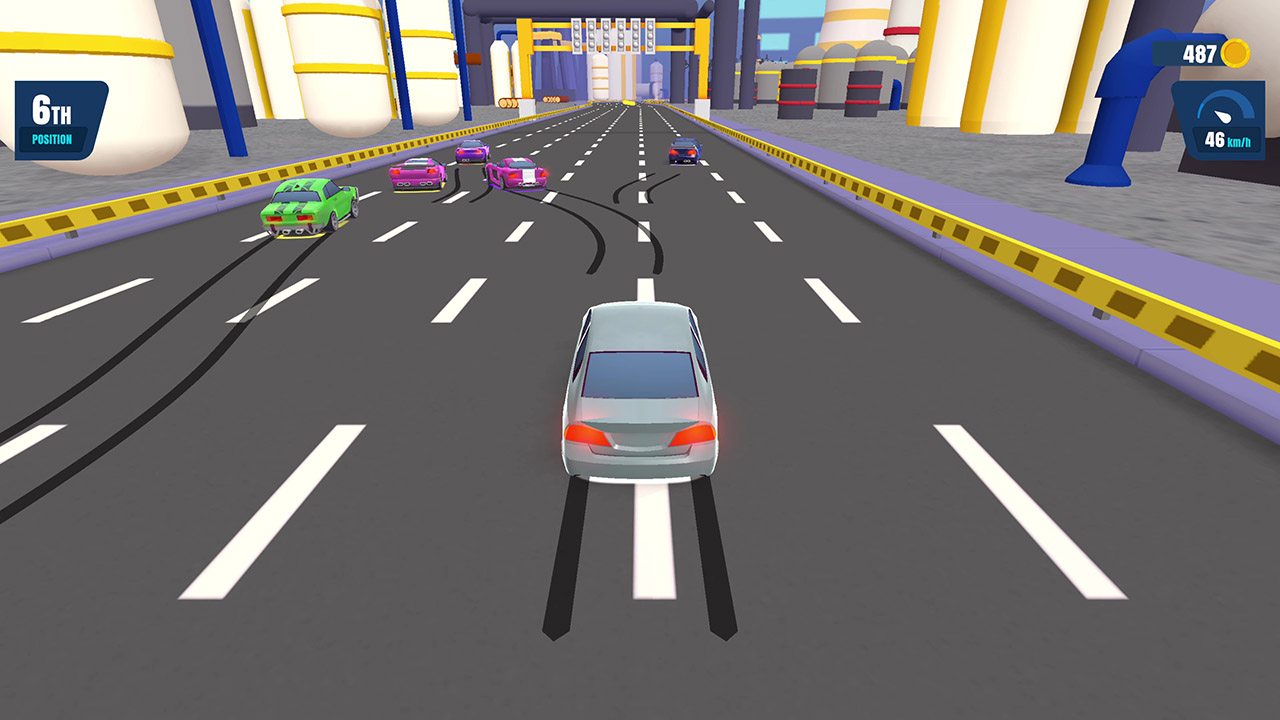Viewport: 1280px width, 720px height.
Task: Select the pink sports car on the left
Action: coord(415,172)
